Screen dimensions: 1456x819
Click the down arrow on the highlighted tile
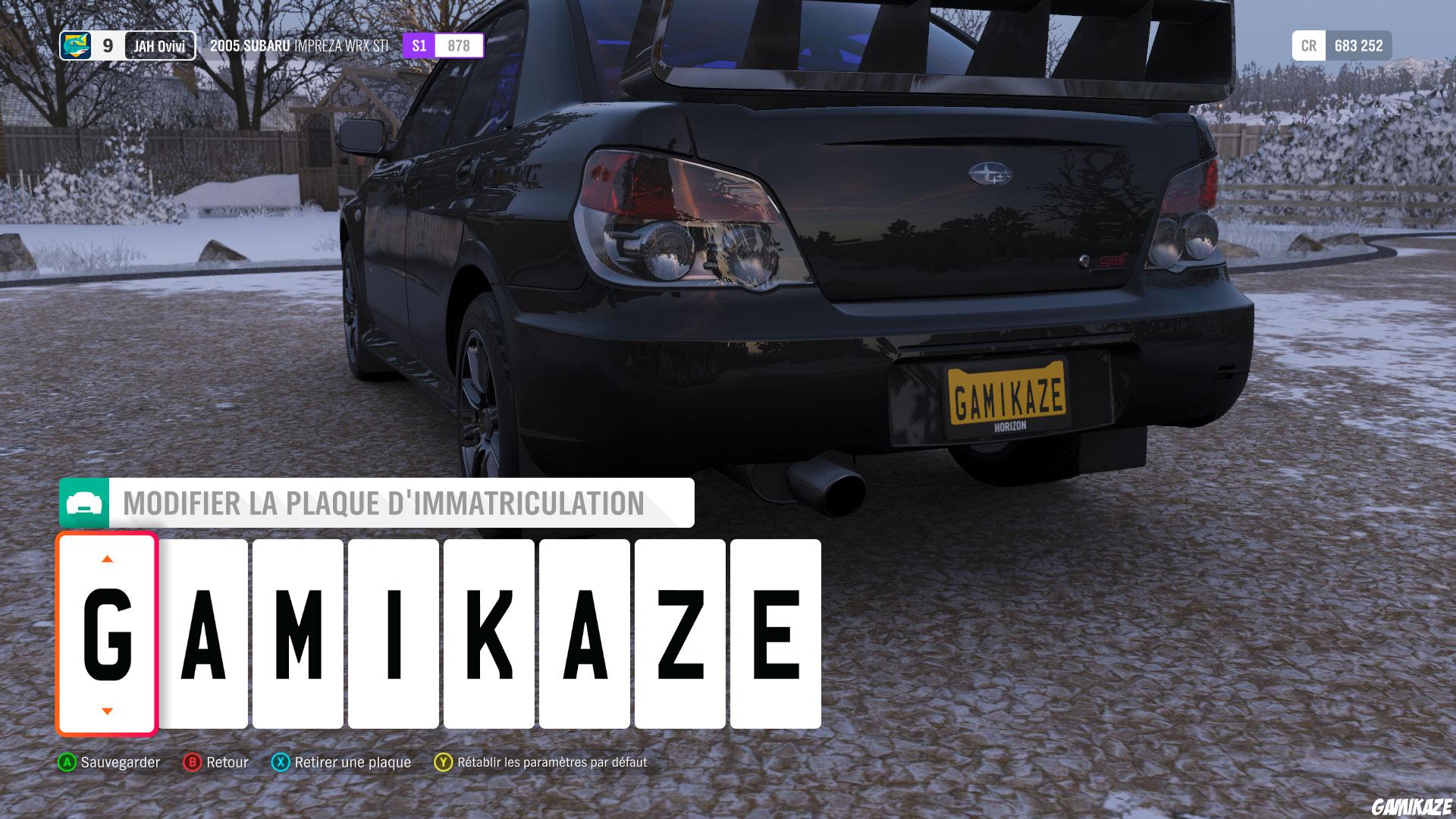coord(106,711)
